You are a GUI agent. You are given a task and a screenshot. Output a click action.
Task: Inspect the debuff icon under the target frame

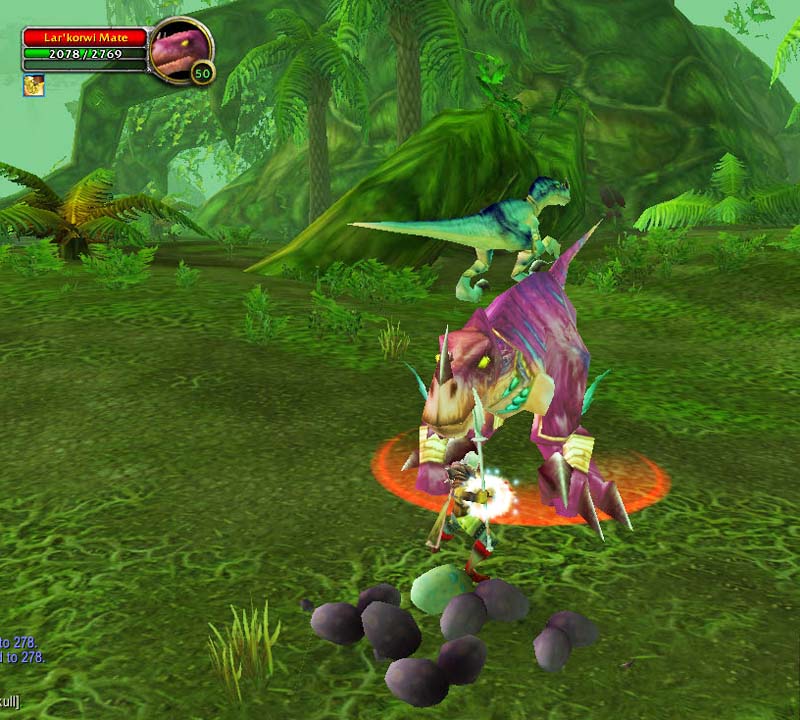34,85
